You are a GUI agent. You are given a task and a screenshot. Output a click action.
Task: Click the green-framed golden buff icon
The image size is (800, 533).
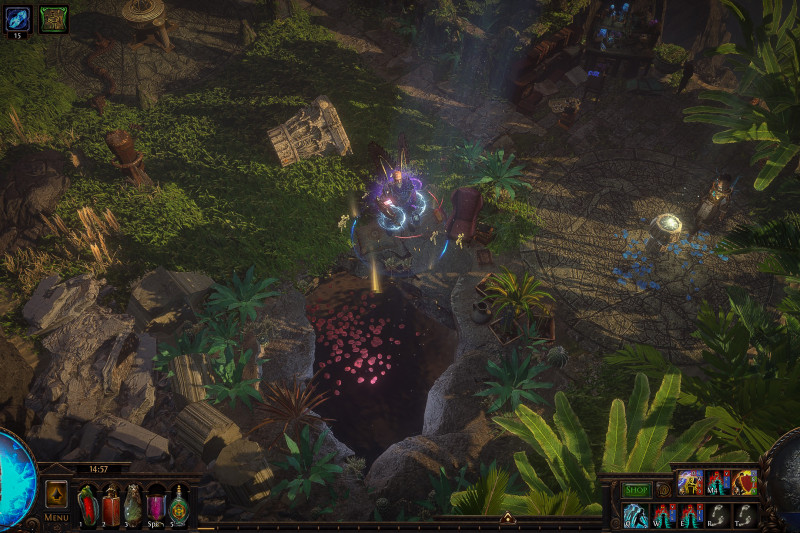click(53, 18)
